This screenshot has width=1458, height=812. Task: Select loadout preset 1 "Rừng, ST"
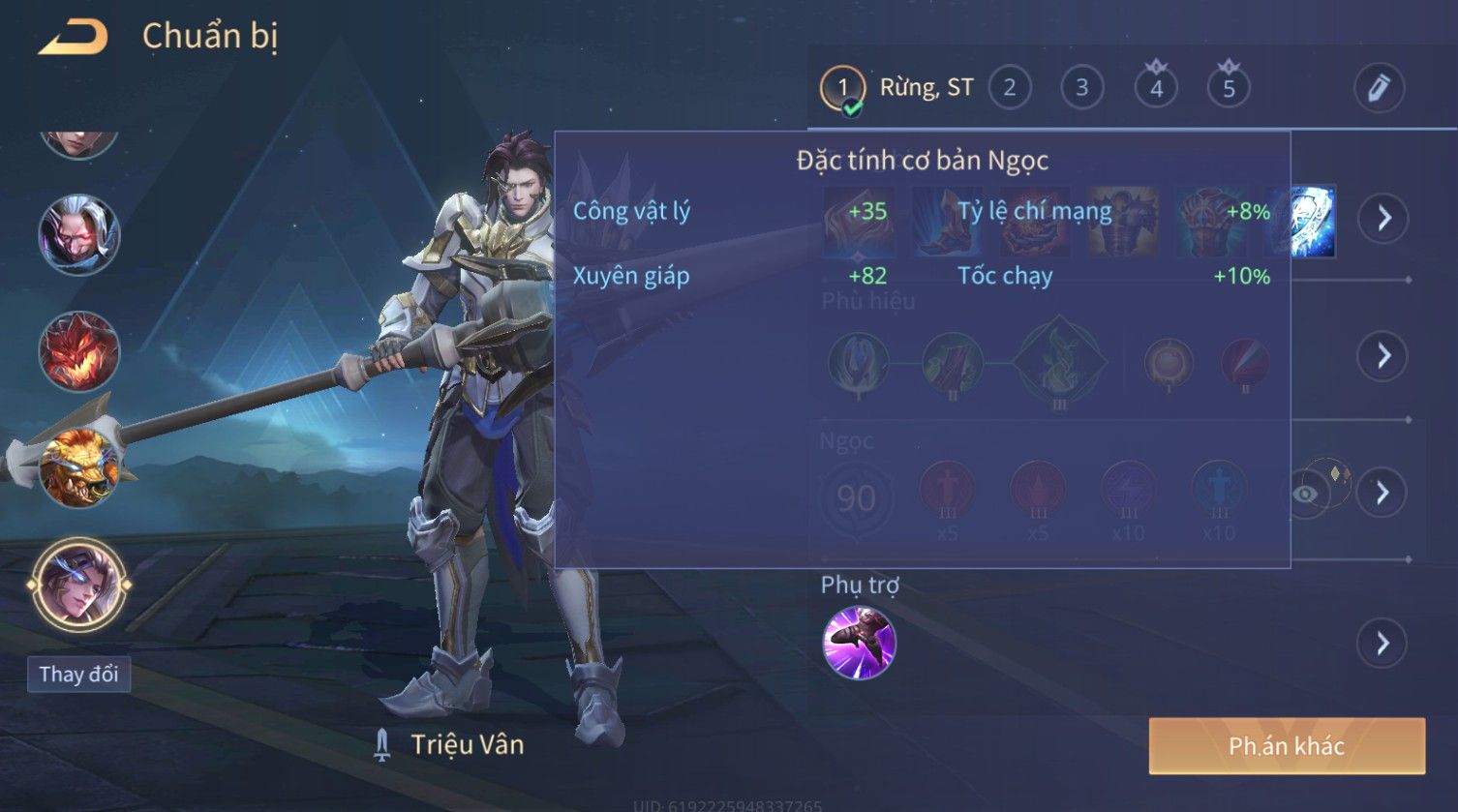coord(842,89)
